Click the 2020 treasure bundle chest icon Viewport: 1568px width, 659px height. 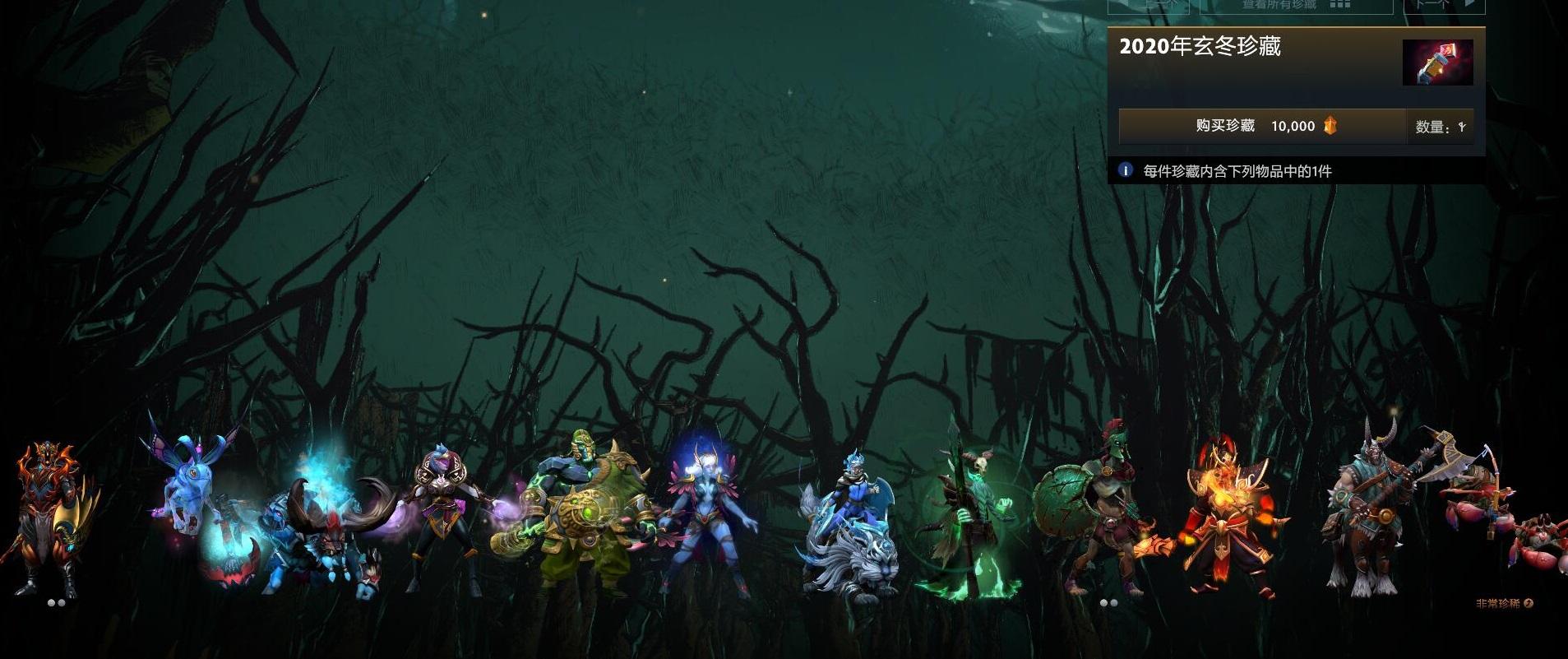coord(1431,62)
